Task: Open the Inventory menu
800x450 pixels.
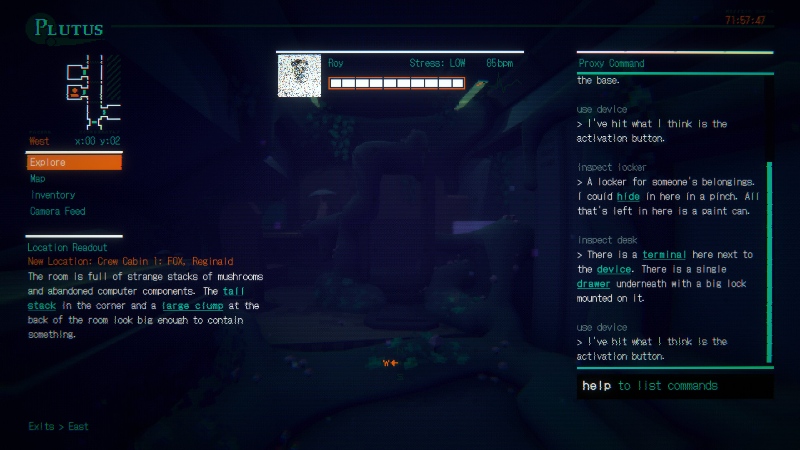Action: (52, 195)
